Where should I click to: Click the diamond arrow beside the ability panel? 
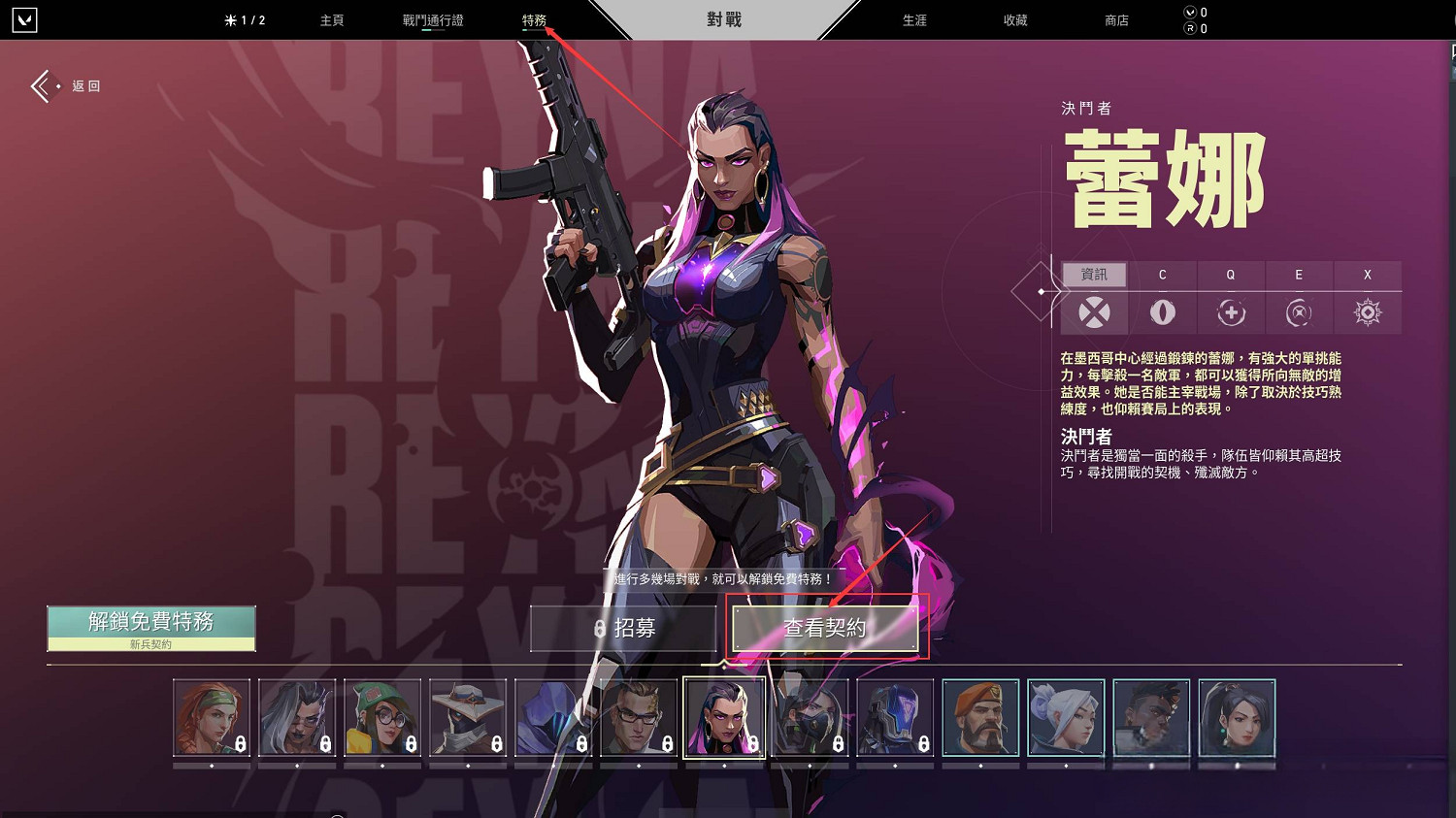(1041, 289)
